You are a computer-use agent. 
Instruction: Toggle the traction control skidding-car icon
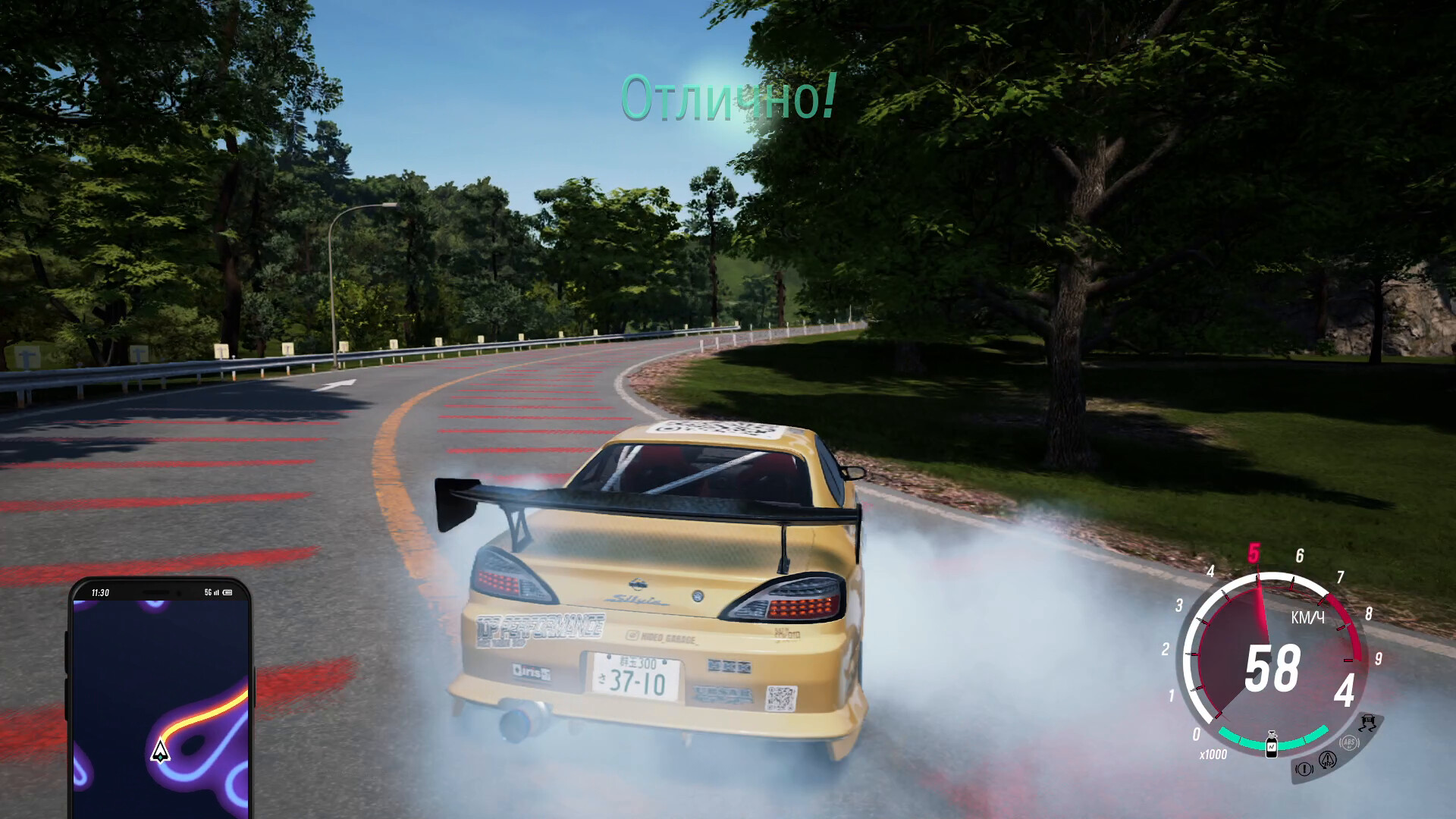pyautogui.click(x=1369, y=721)
